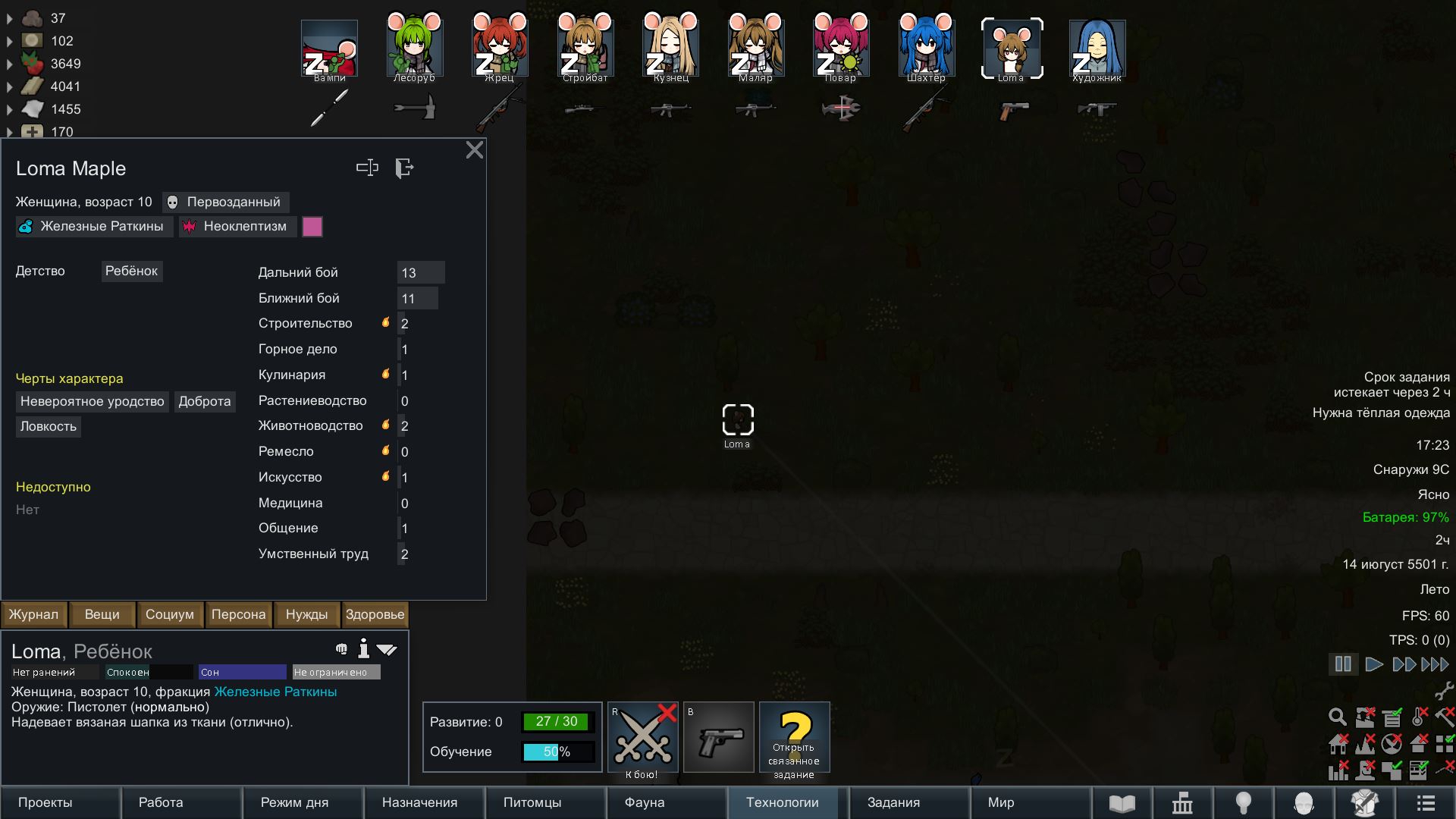This screenshot has width=1456, height=819.
Task: Open the Работа menu
Action: pos(161,802)
